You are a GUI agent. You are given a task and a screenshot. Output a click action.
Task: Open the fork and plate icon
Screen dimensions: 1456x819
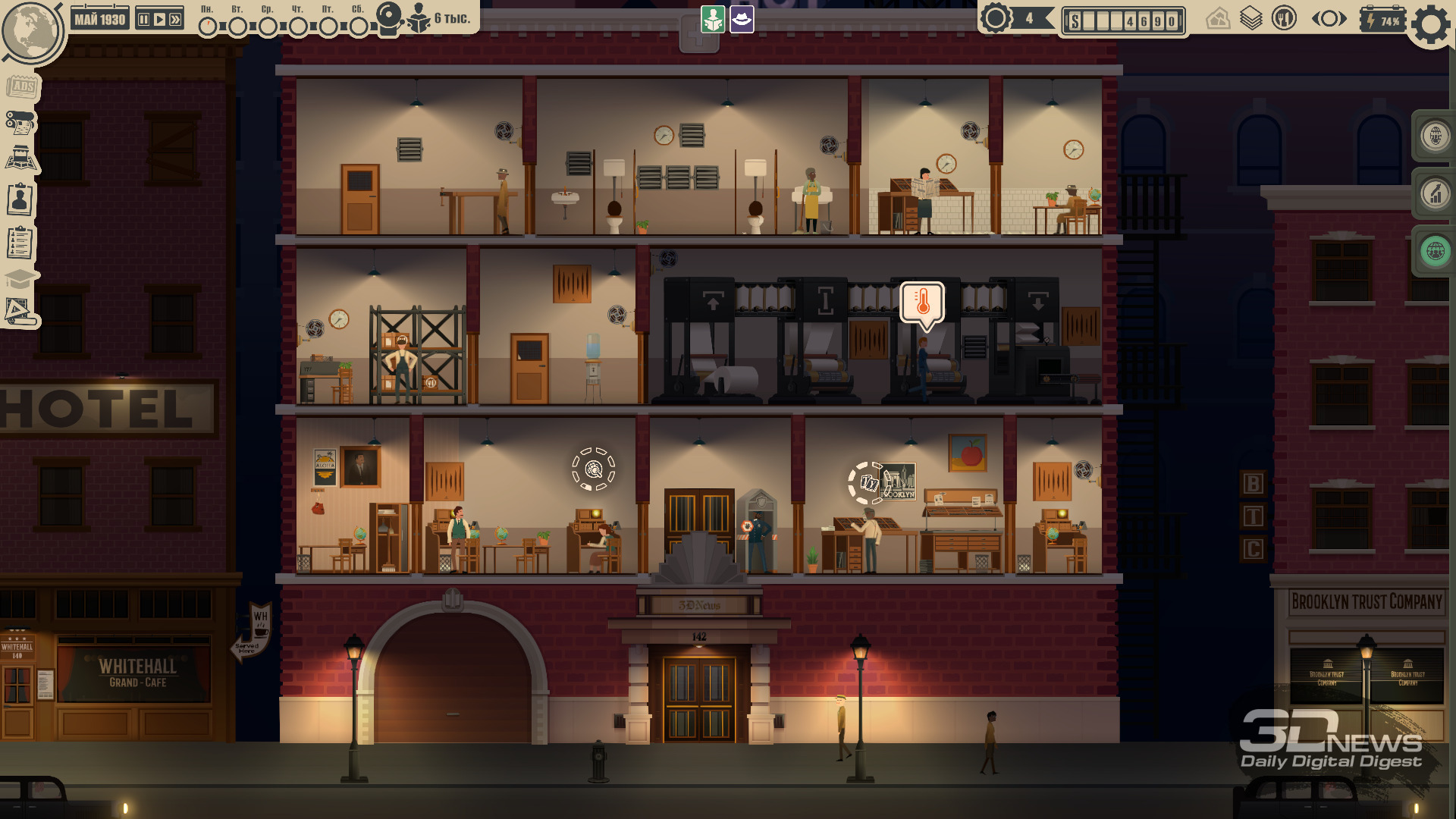point(1284,18)
